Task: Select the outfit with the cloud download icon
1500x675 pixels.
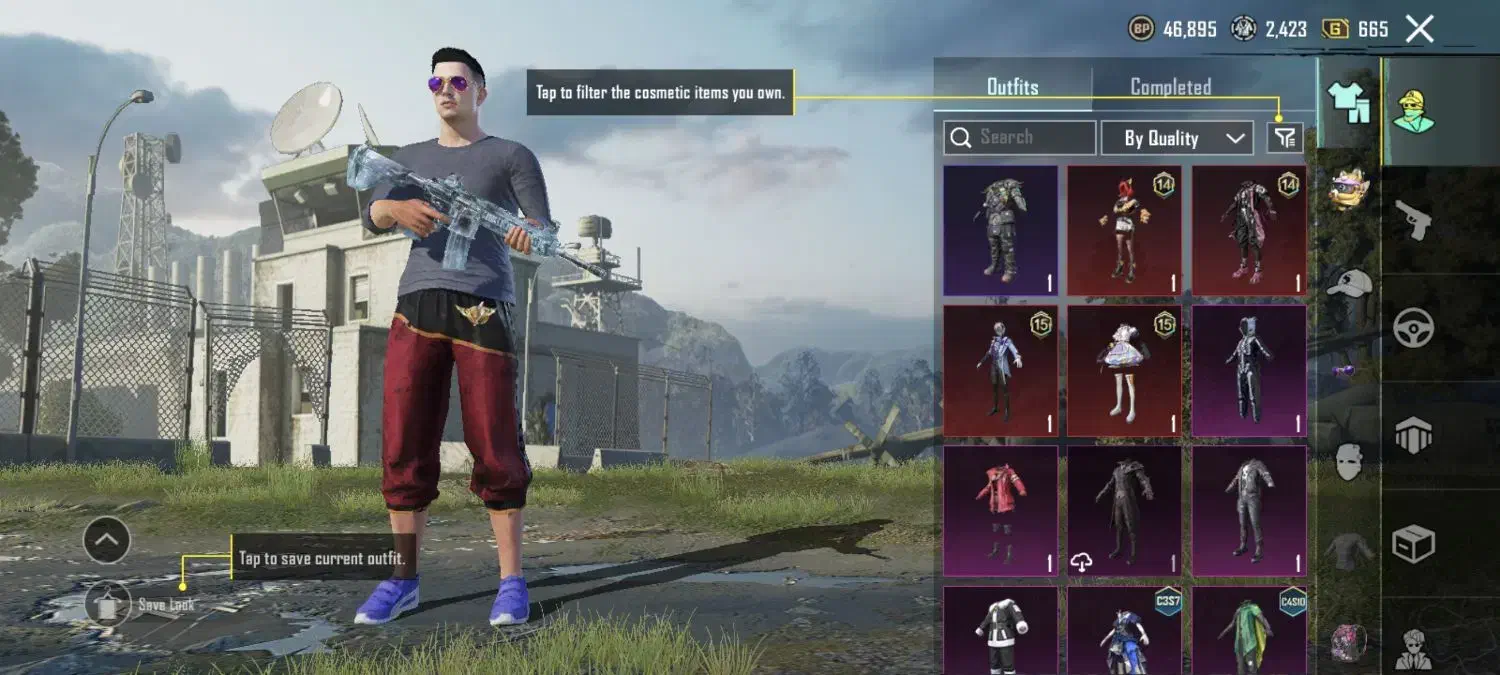Action: tap(1125, 510)
